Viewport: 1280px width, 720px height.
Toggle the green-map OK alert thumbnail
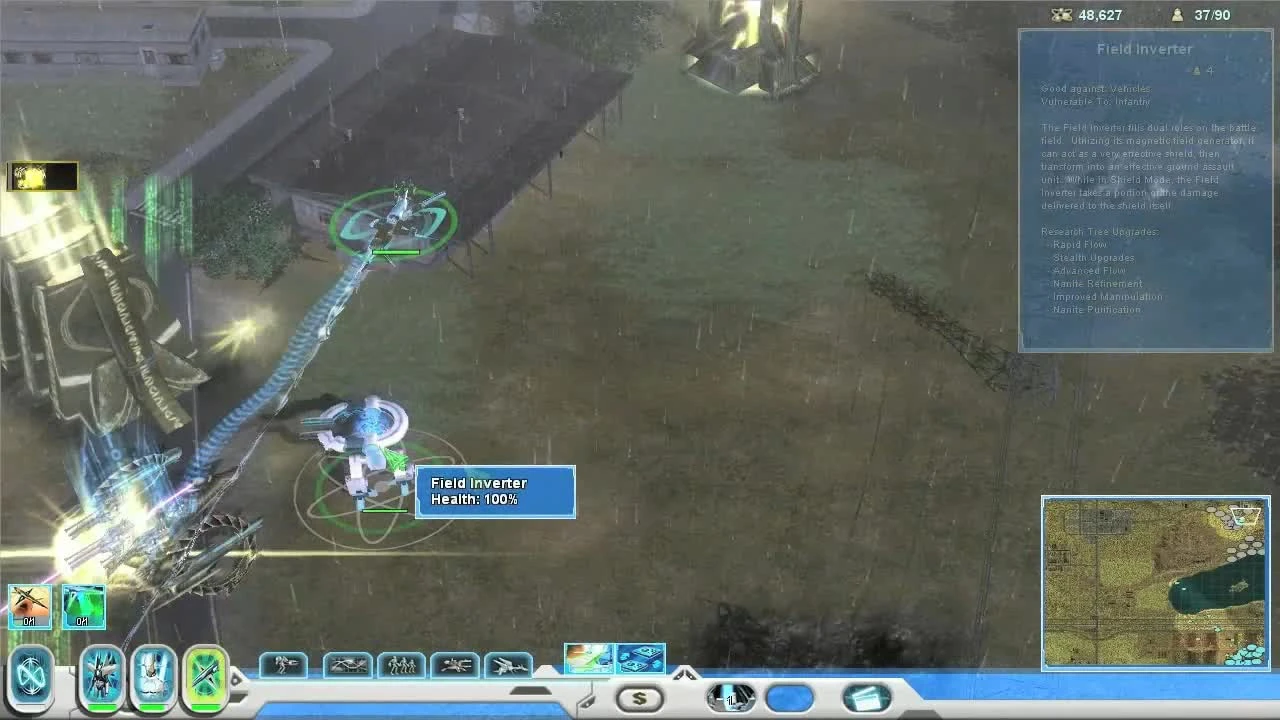pos(84,606)
